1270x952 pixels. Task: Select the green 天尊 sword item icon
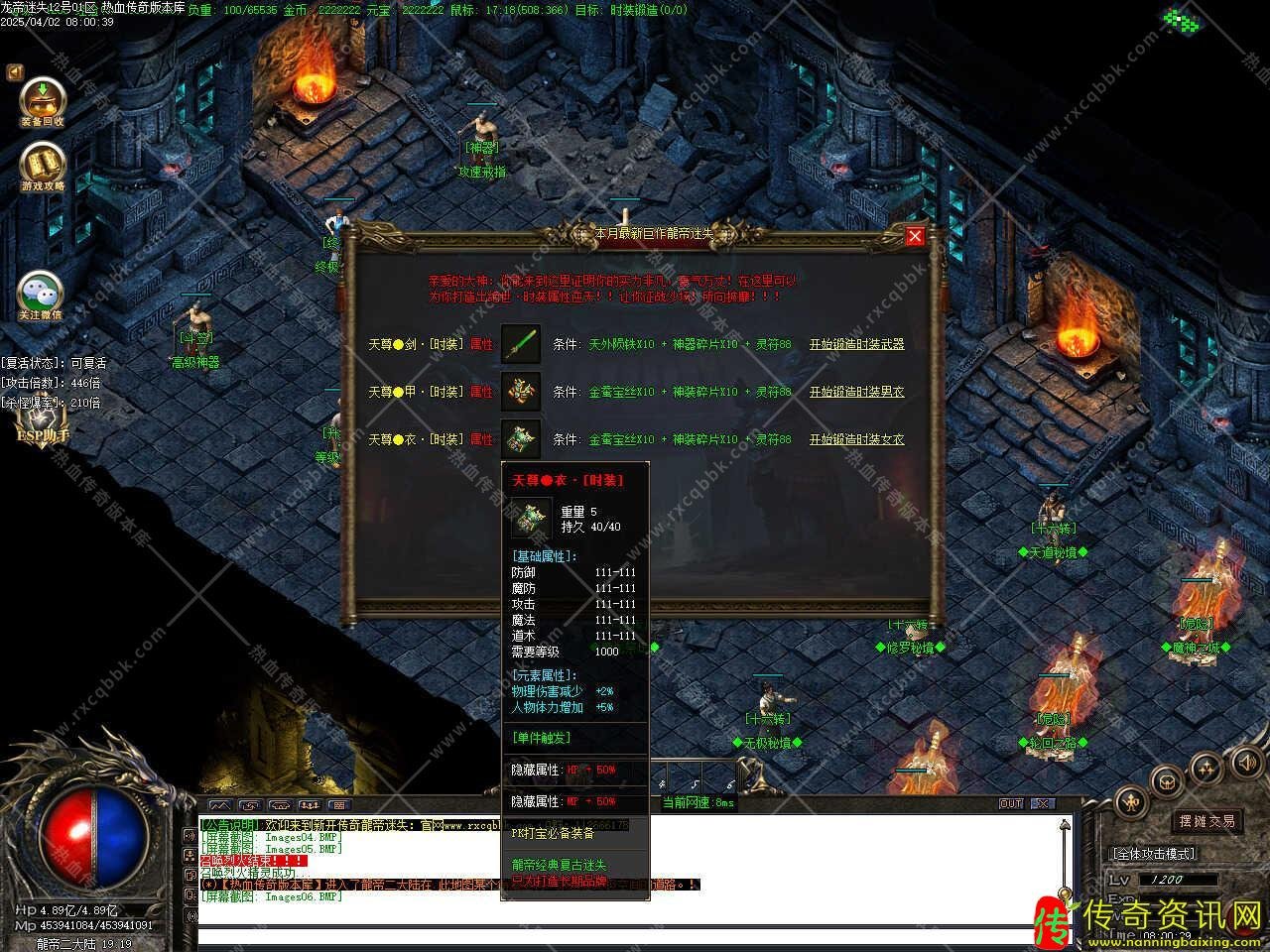point(521,344)
